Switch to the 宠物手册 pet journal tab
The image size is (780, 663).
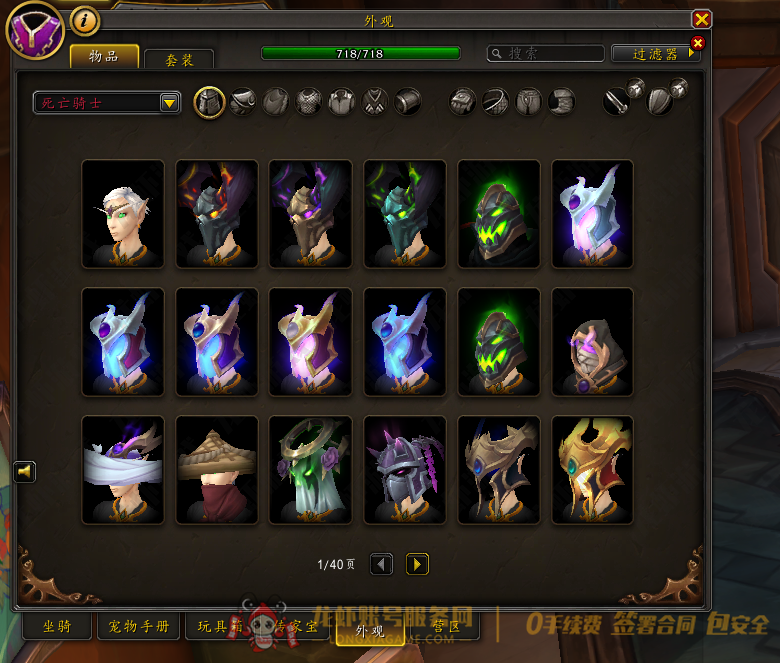coord(139,627)
